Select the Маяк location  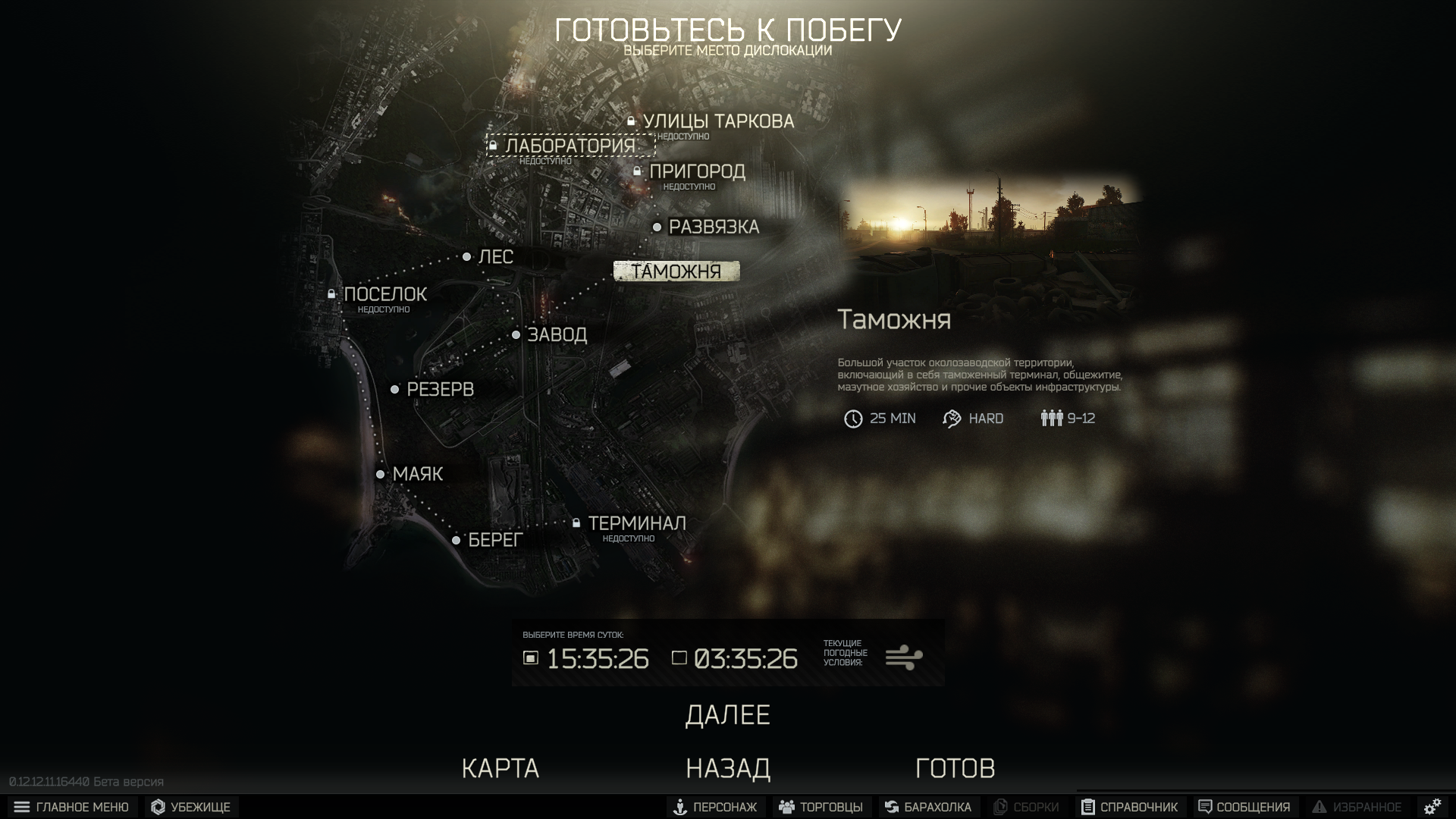pos(417,474)
